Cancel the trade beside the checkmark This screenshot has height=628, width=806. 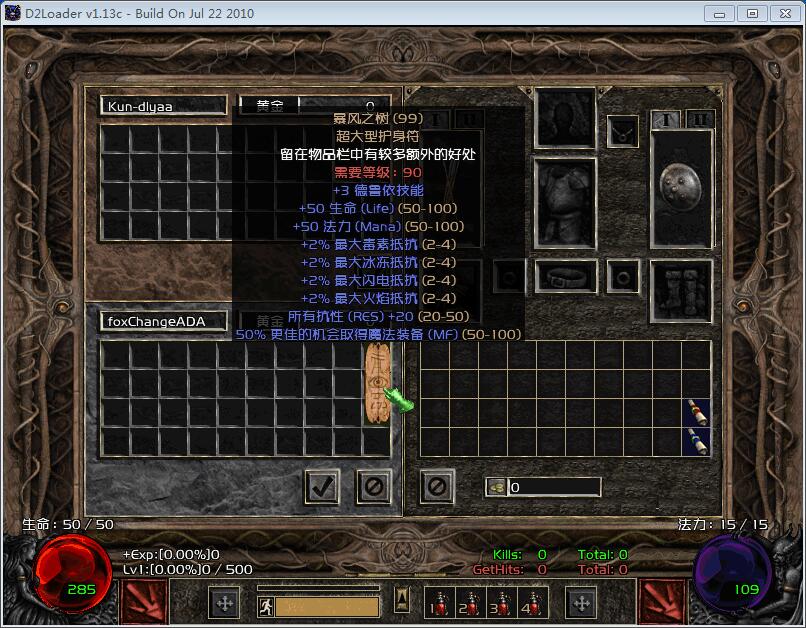tap(374, 487)
